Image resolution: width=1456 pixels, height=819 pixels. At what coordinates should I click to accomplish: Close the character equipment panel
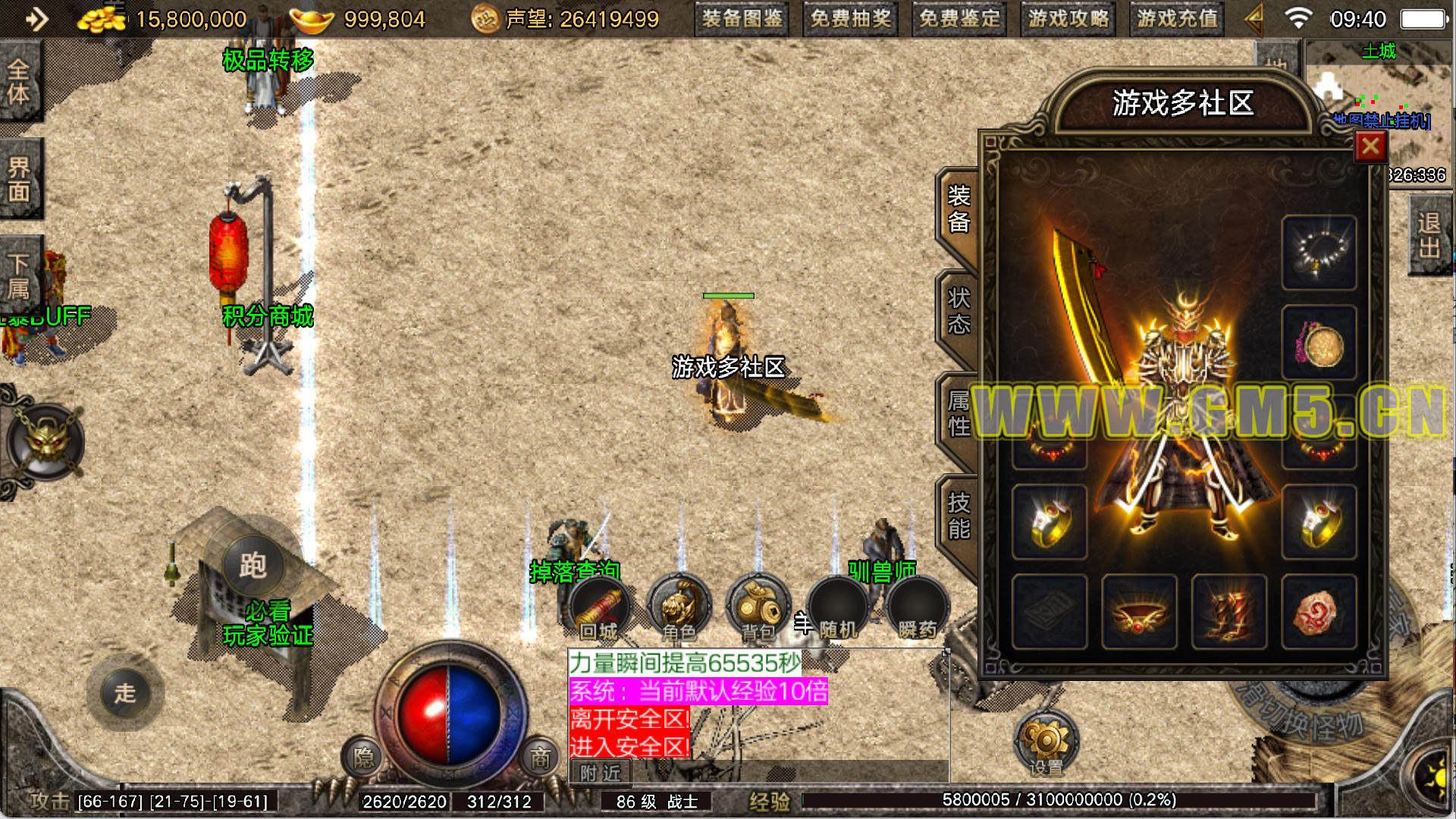click(x=1370, y=146)
